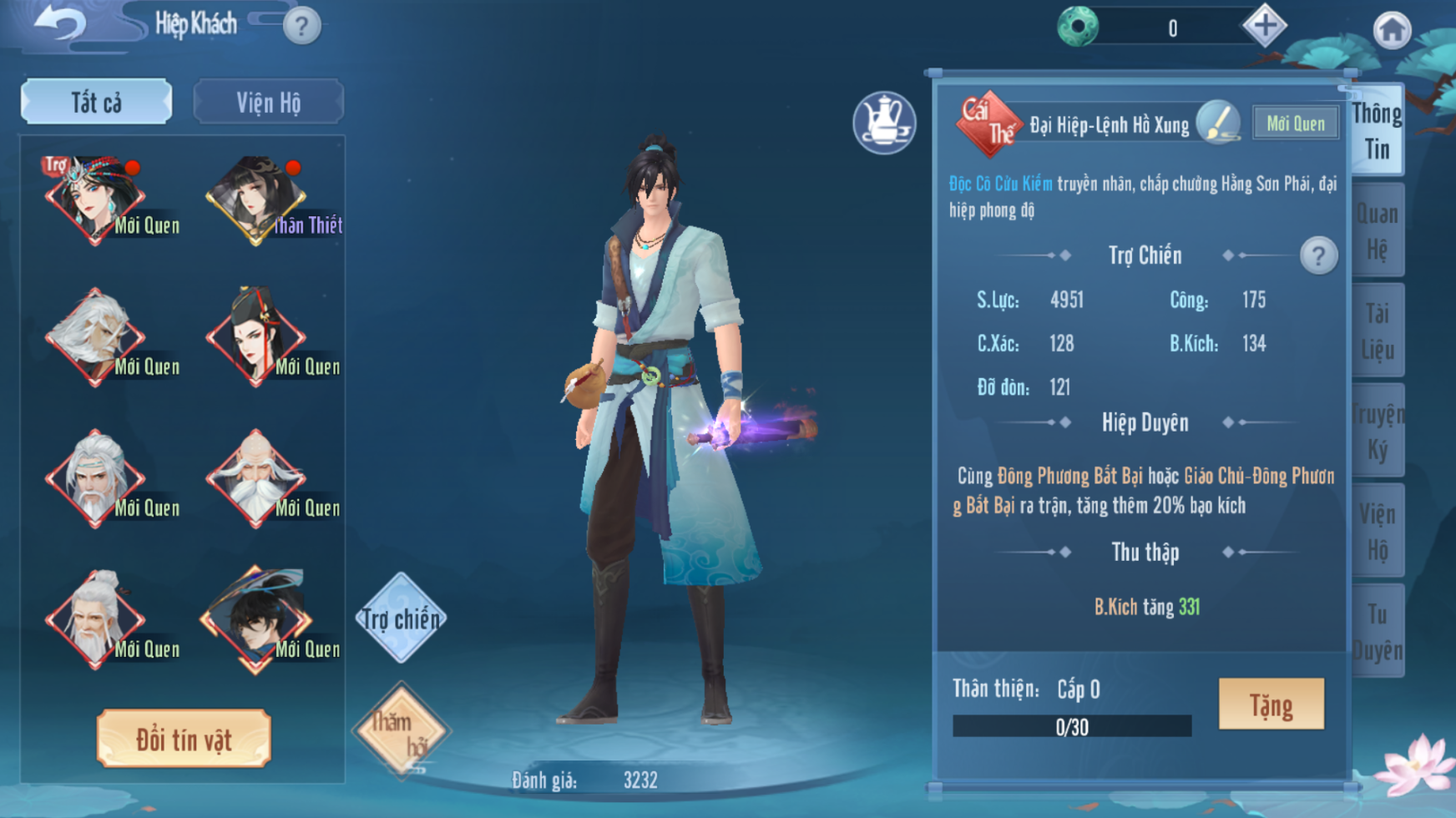Return to the home screen
Screen dimensions: 1456x818
1392,31
